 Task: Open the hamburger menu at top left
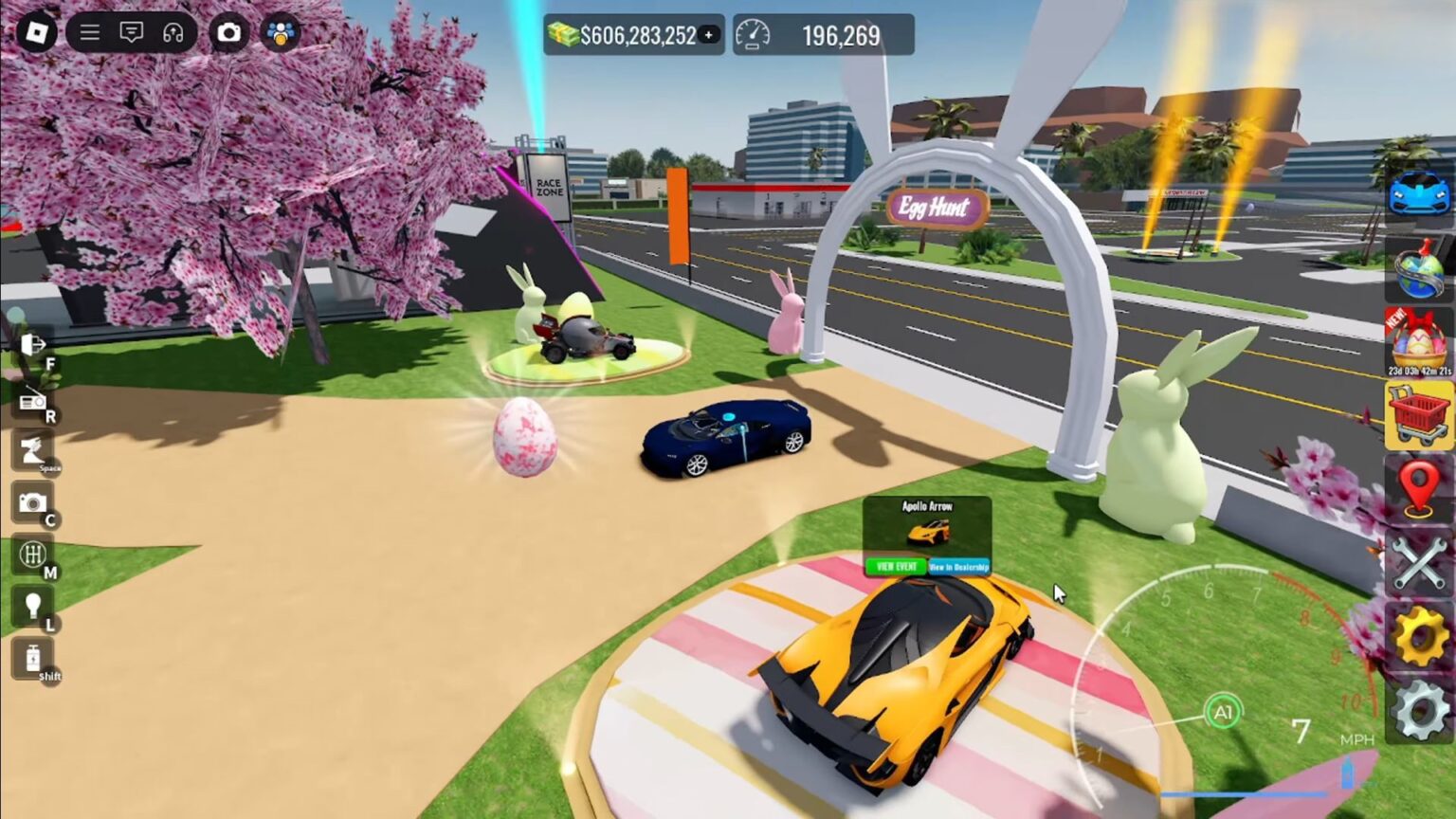pyautogui.click(x=90, y=31)
